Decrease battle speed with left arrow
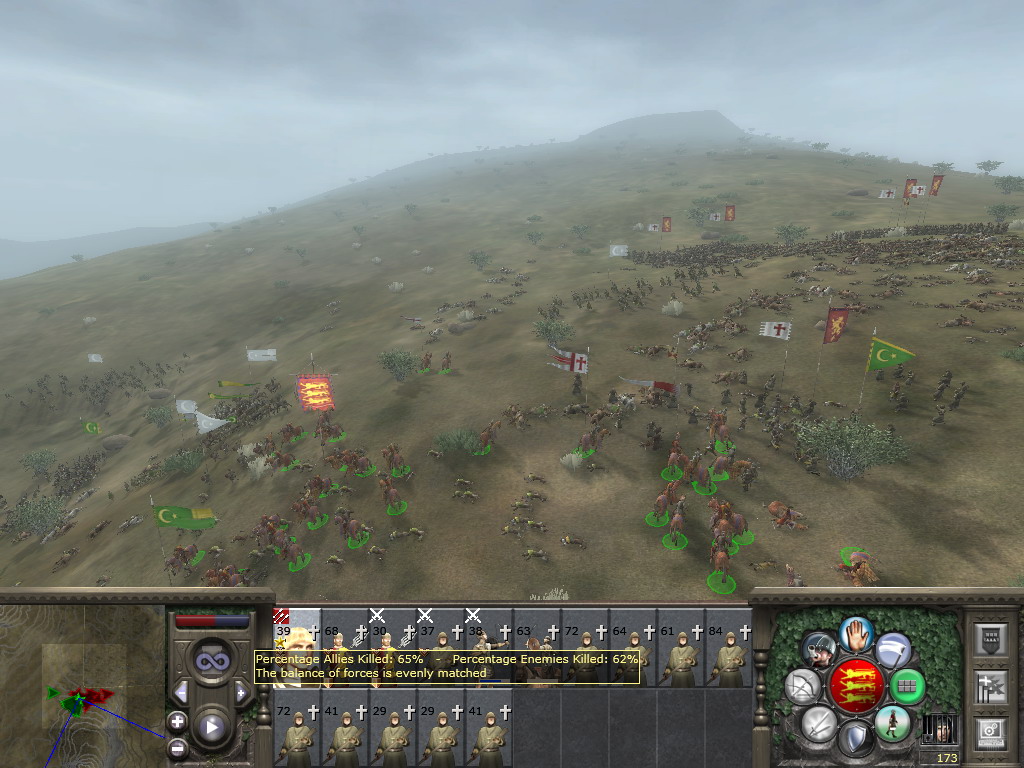 [x=181, y=692]
